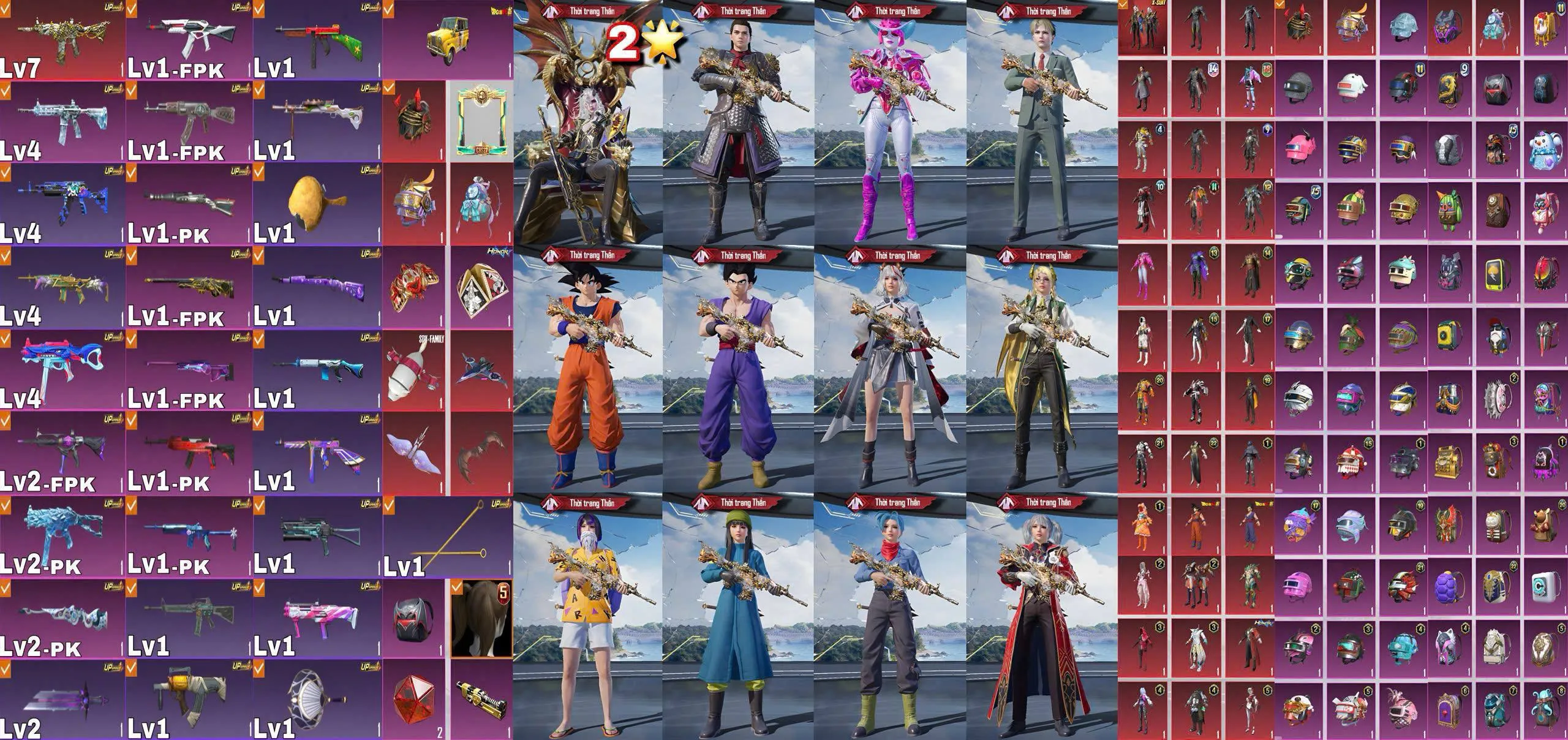Pick the golden bow Lv1 slot
1568x740 pixels.
click(447, 537)
